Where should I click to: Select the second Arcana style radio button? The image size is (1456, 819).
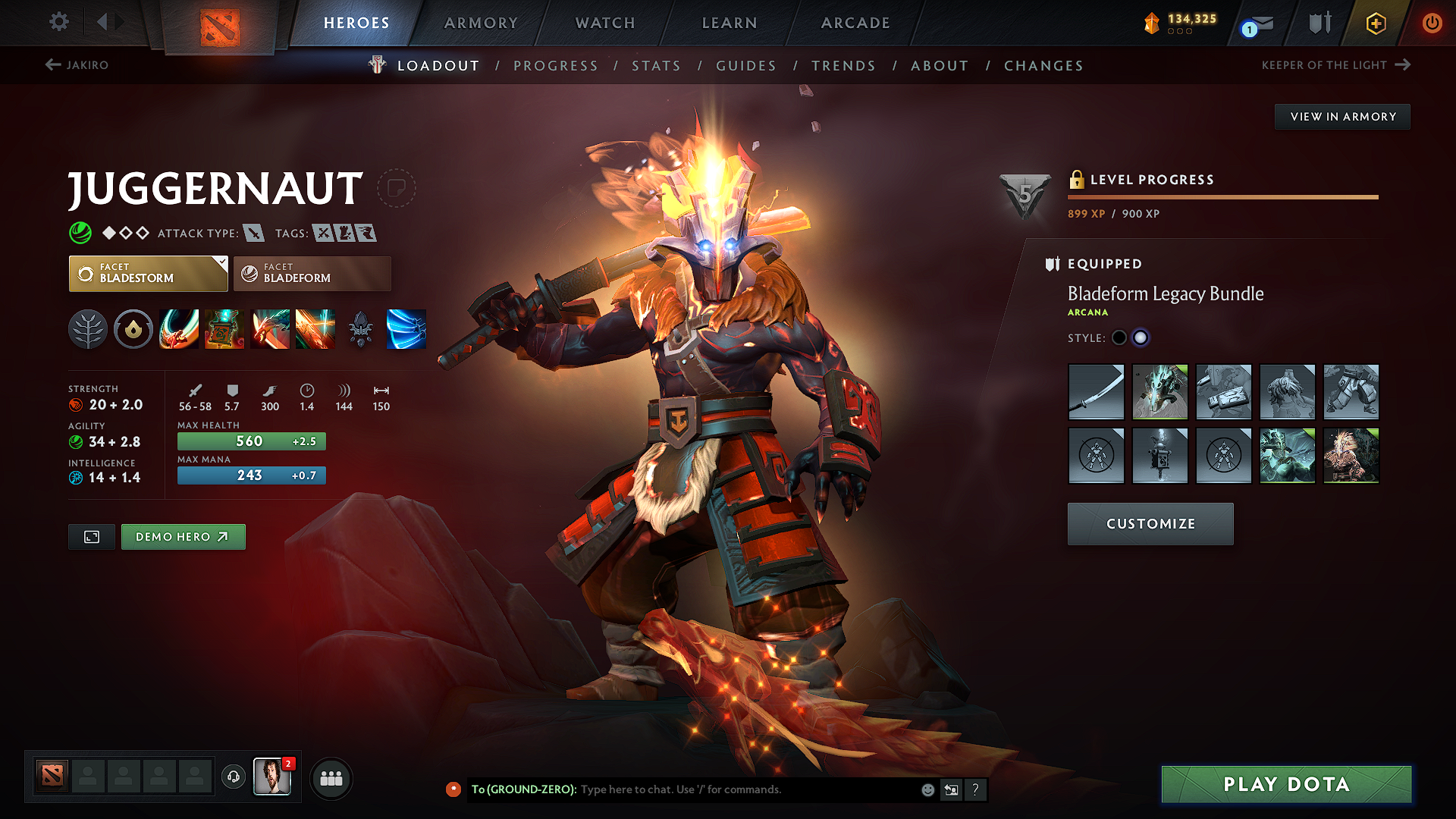point(1141,337)
